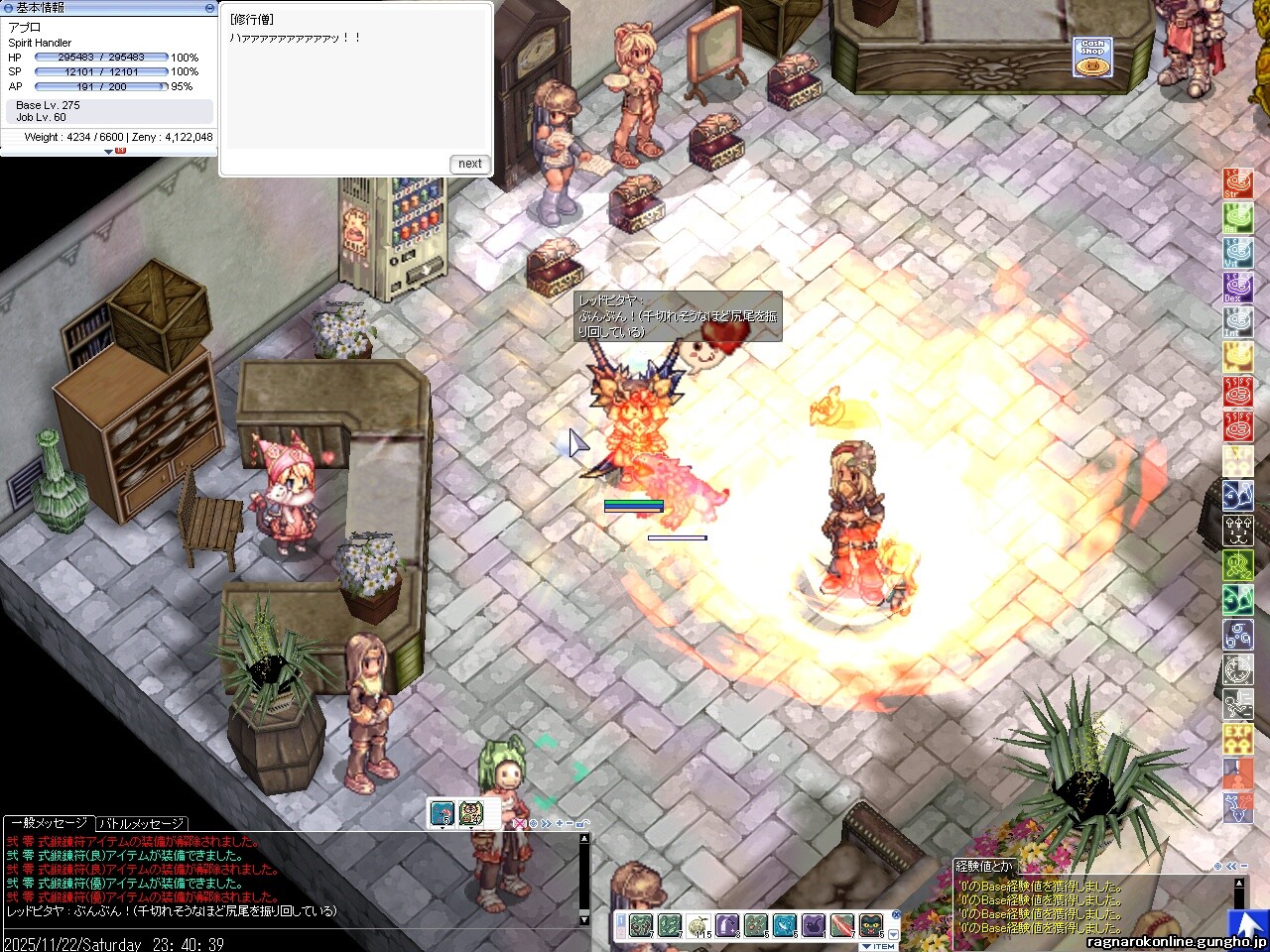The width and height of the screenshot is (1270, 952).
Task: Click the Str food buff icon
Action: 1237,183
